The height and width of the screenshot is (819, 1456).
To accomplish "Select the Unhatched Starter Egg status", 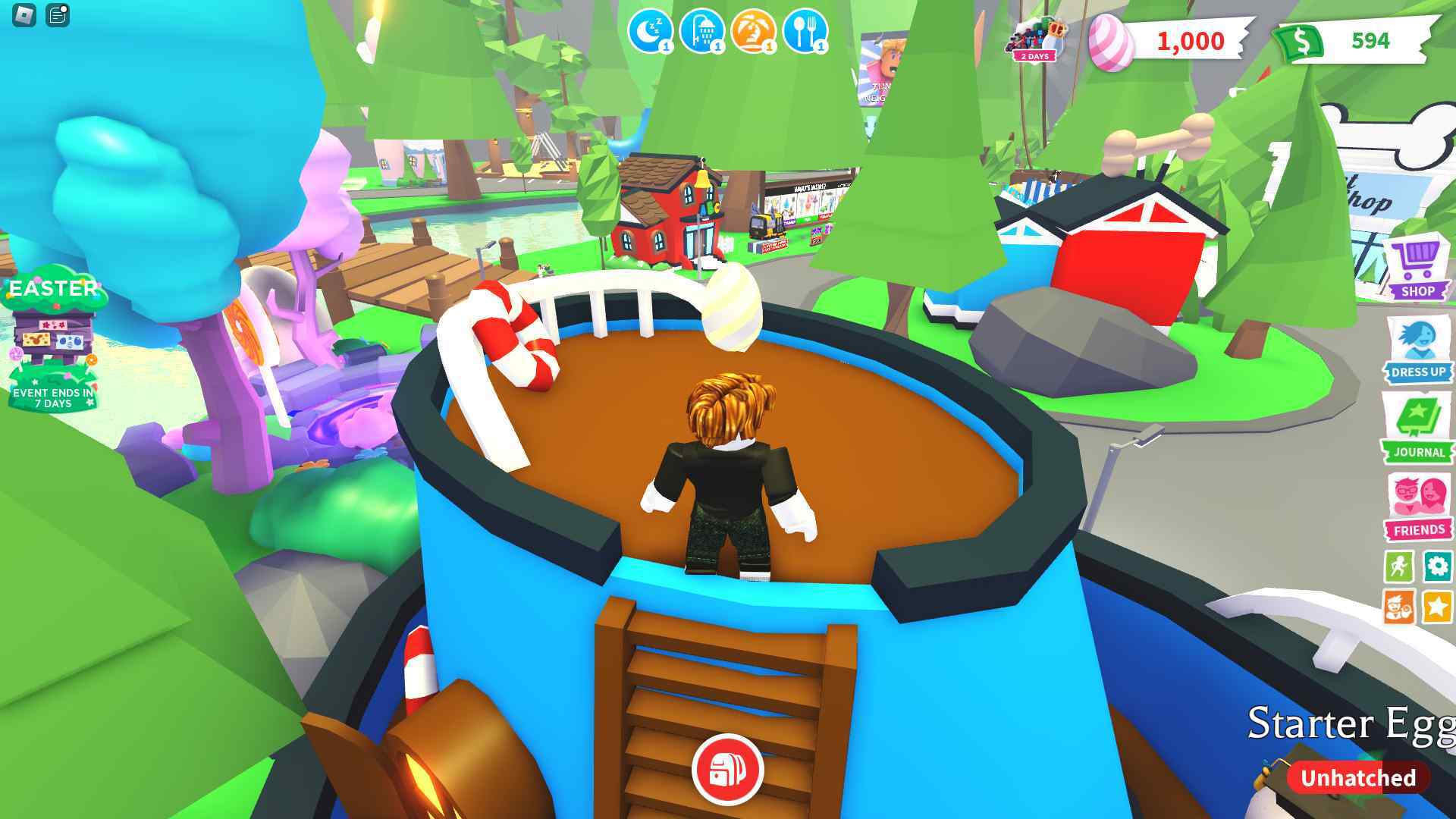I will (x=1357, y=778).
